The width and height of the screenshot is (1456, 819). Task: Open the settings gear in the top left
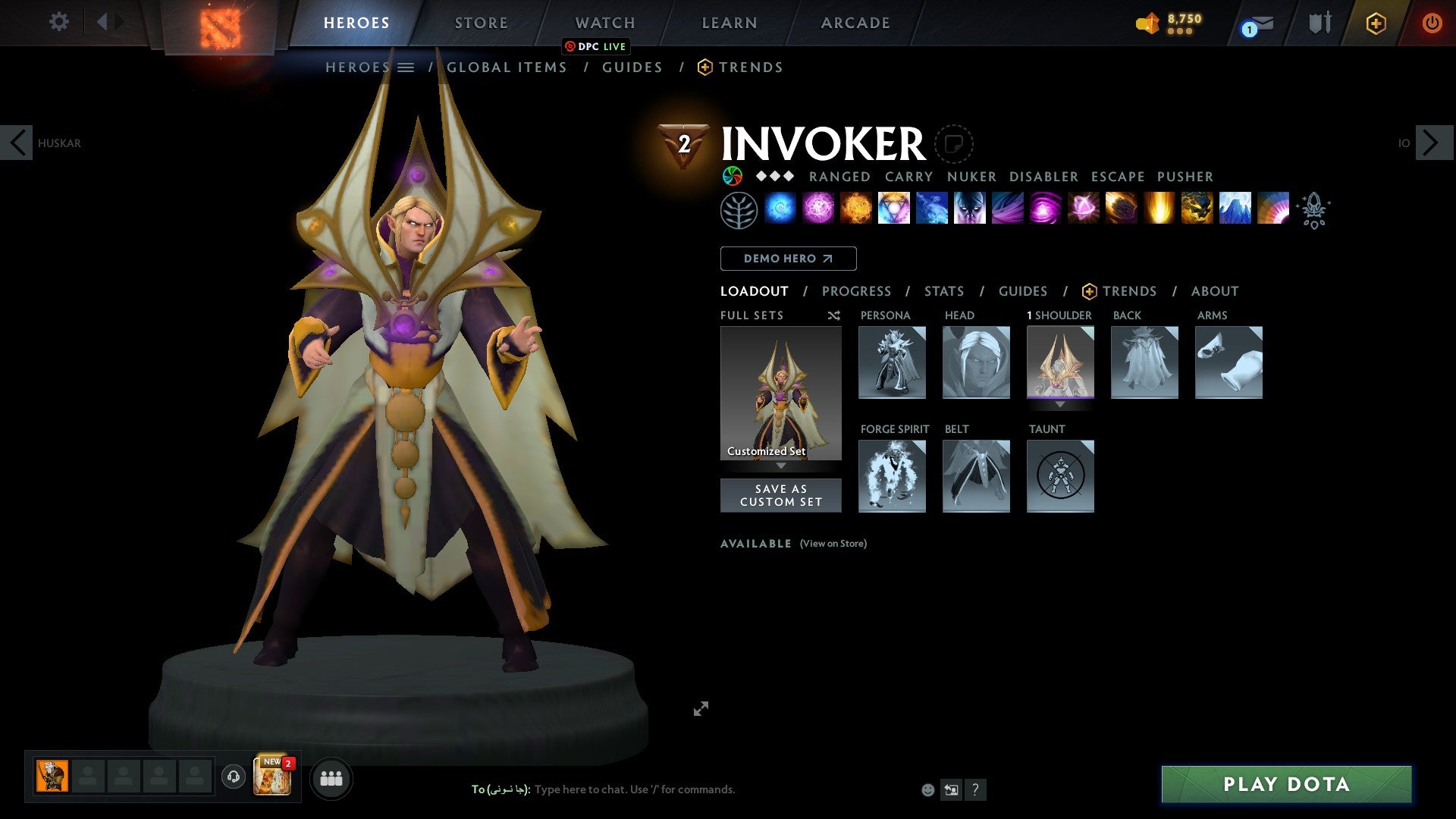58,21
